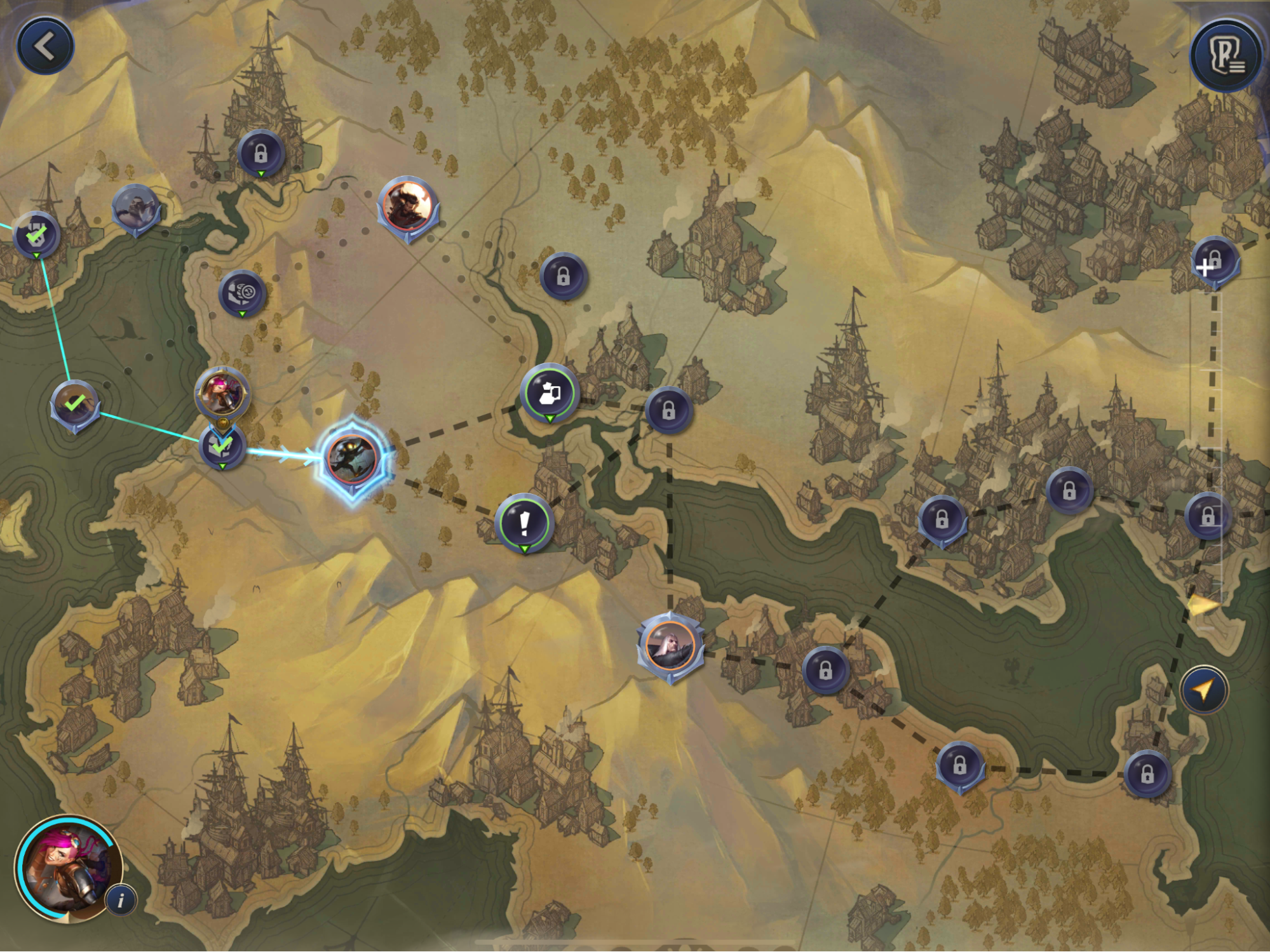Open the runeterra card menu button
Viewport: 1270px width, 952px height.
(1226, 57)
